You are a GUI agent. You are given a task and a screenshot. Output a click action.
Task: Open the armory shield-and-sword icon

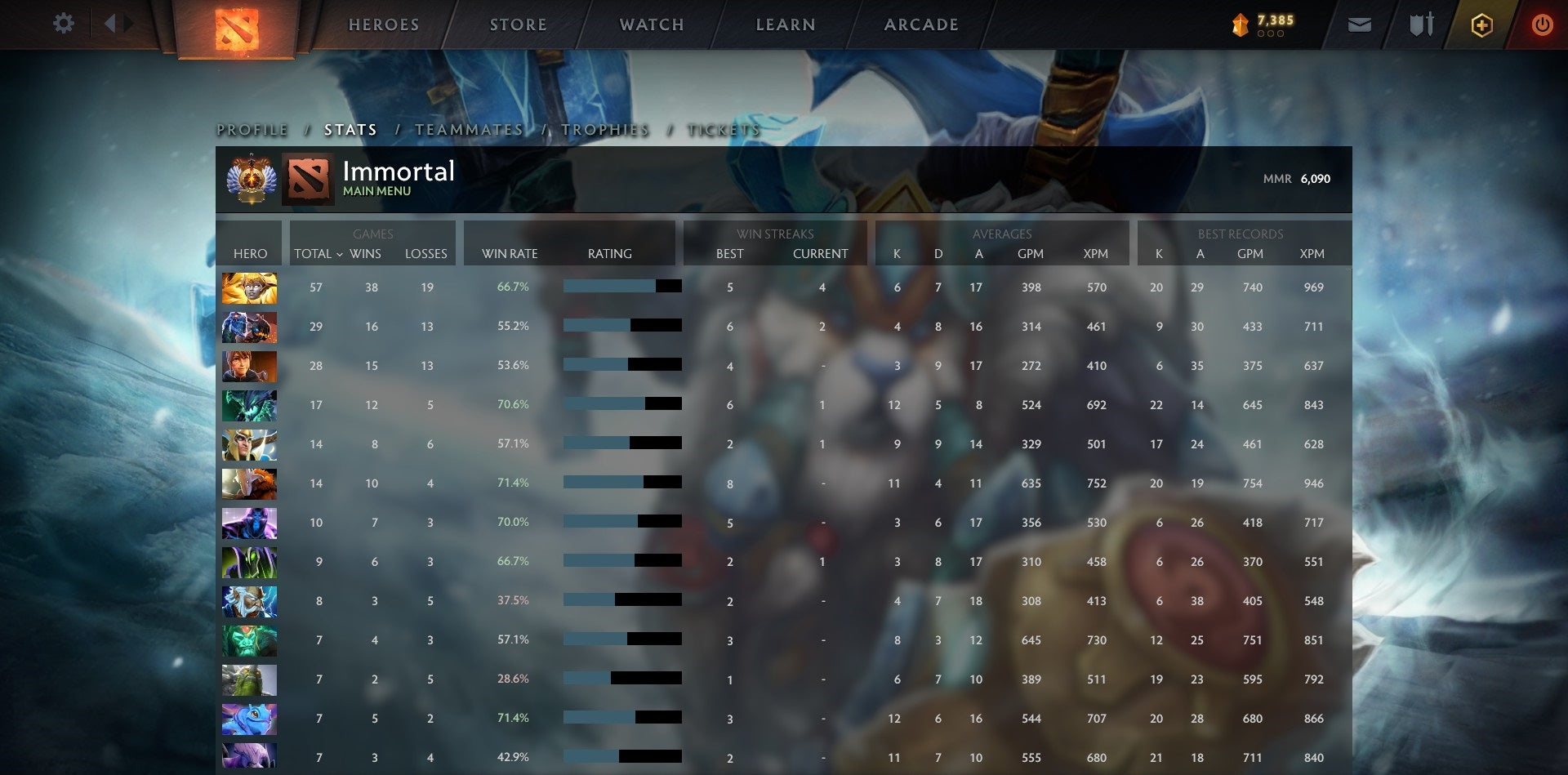point(1420,24)
